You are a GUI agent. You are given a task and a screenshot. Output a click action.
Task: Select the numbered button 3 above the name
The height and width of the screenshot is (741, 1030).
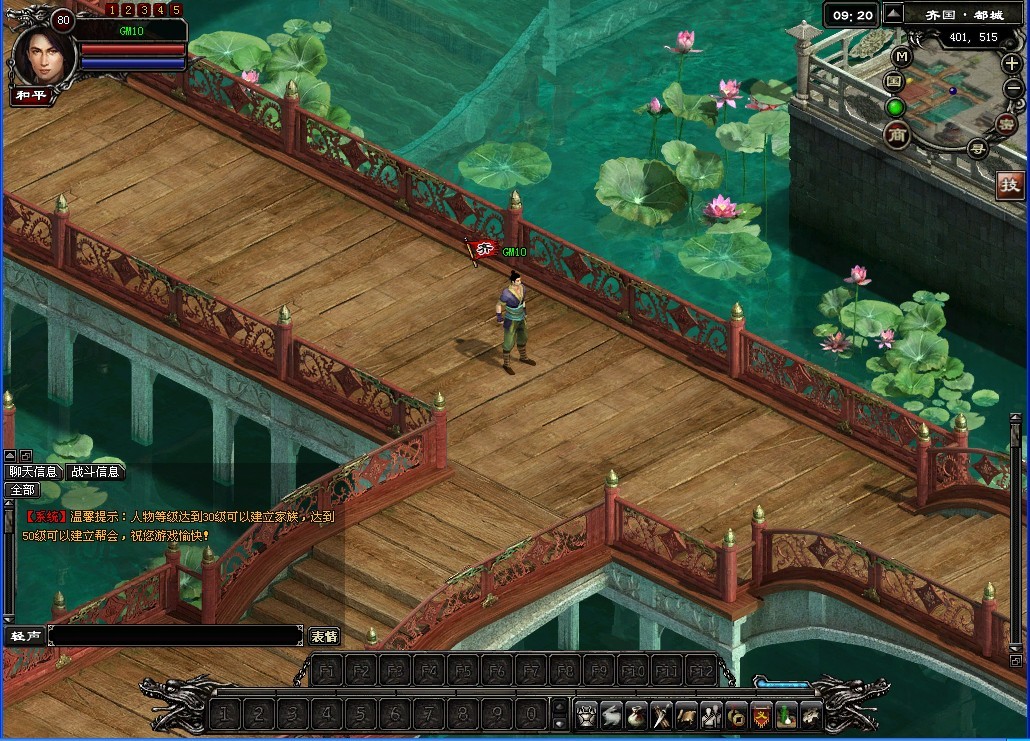(144, 10)
